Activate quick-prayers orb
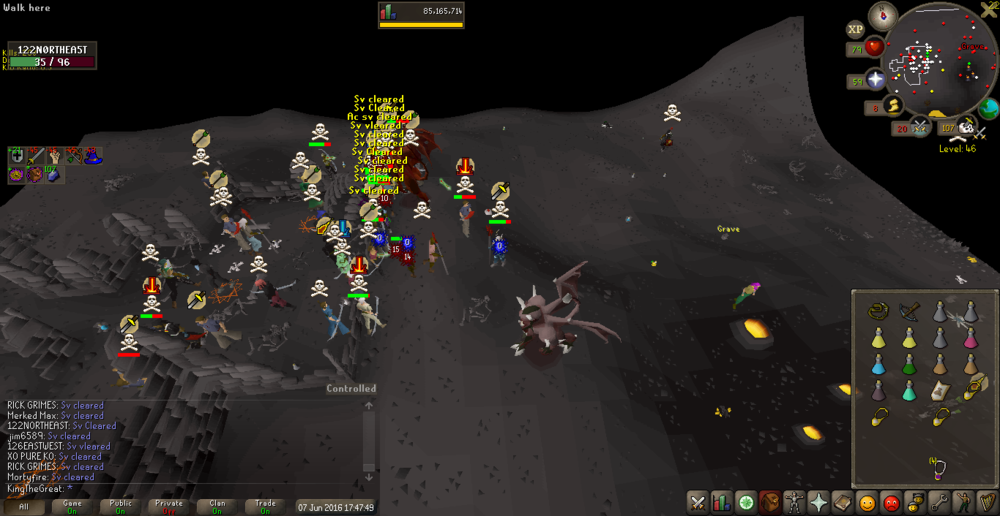Screen dimensions: 1000x516 (876, 80)
